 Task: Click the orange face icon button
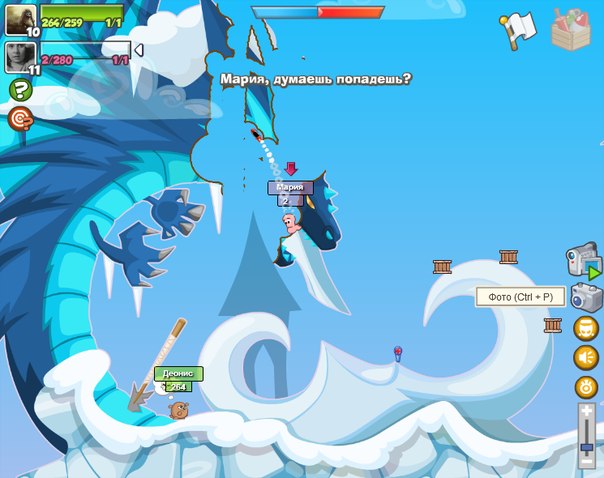[586, 327]
